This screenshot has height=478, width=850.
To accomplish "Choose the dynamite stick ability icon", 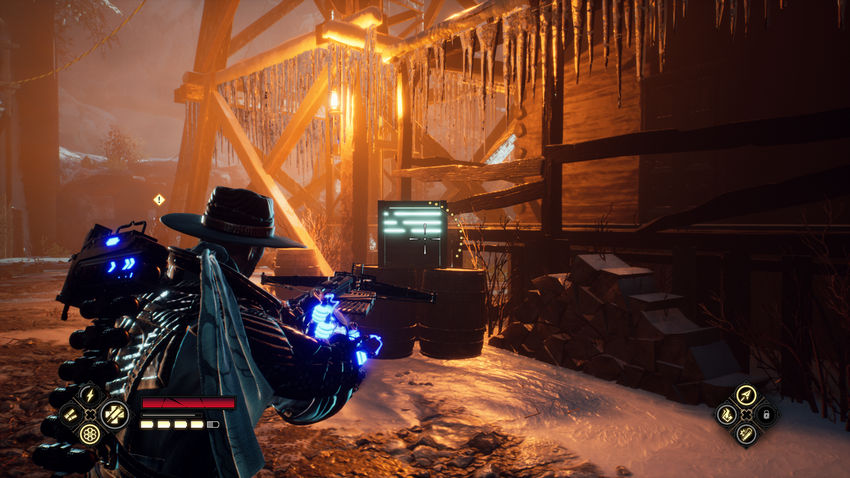I will pos(744,433).
